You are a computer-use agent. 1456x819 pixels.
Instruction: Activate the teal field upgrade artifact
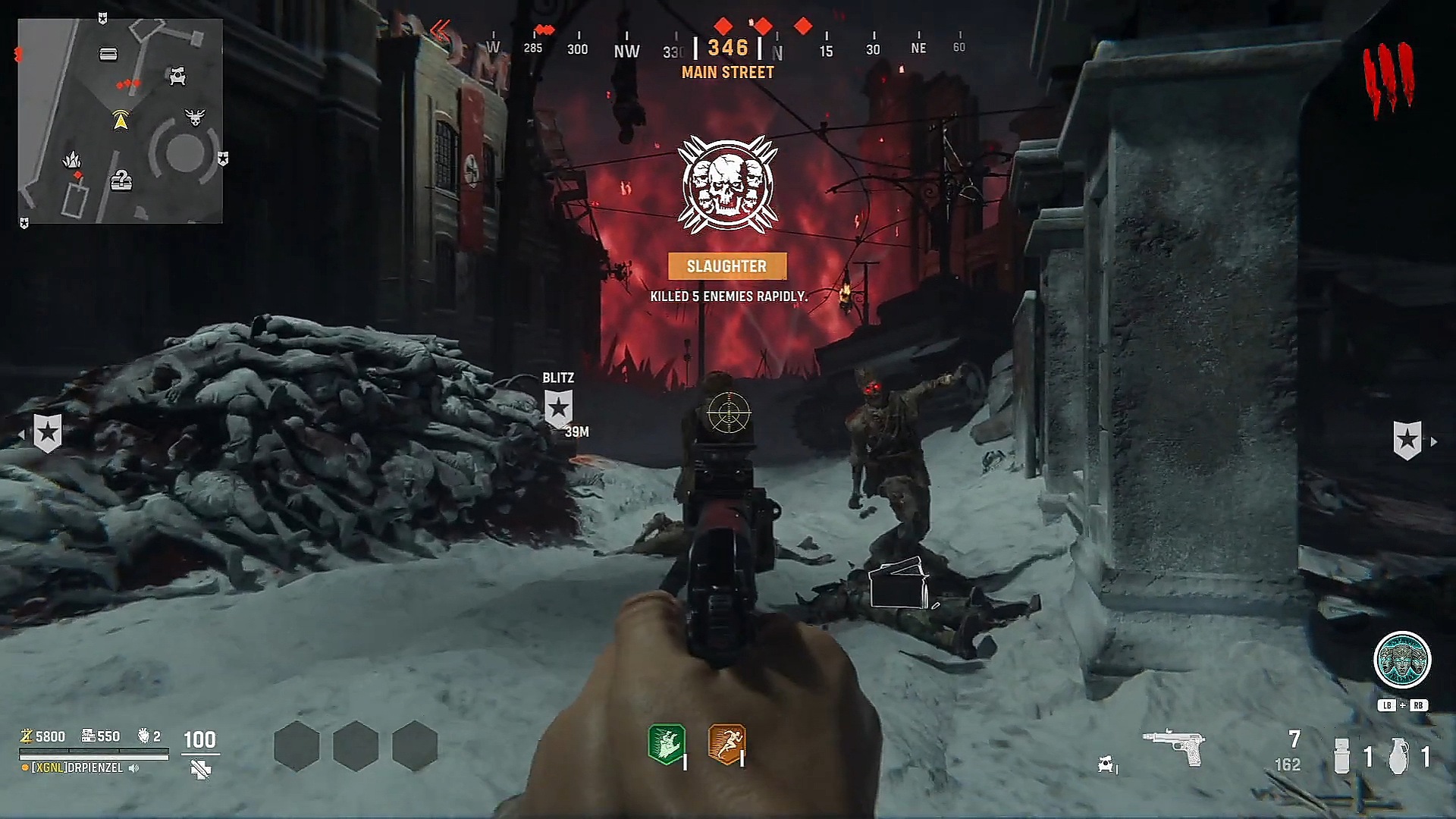pyautogui.click(x=1402, y=660)
